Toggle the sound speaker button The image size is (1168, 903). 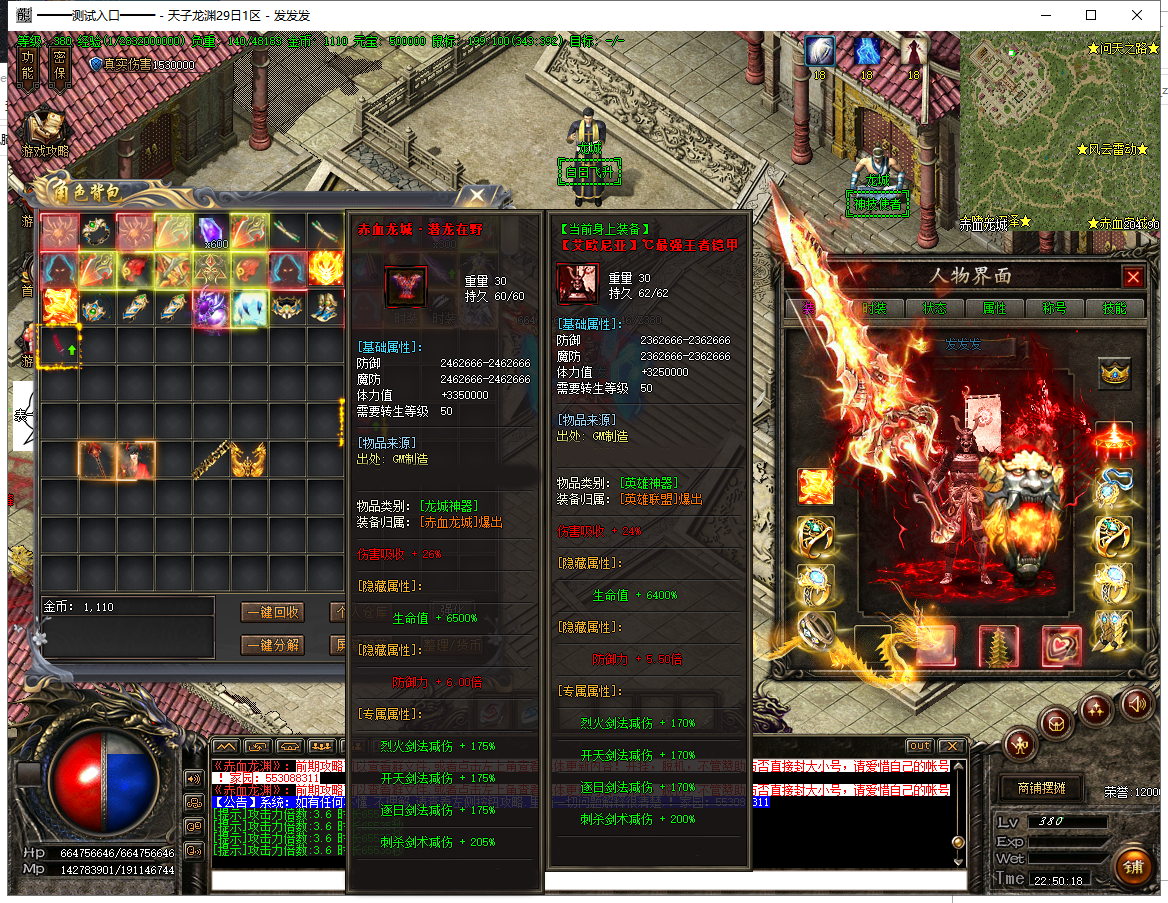point(1136,702)
